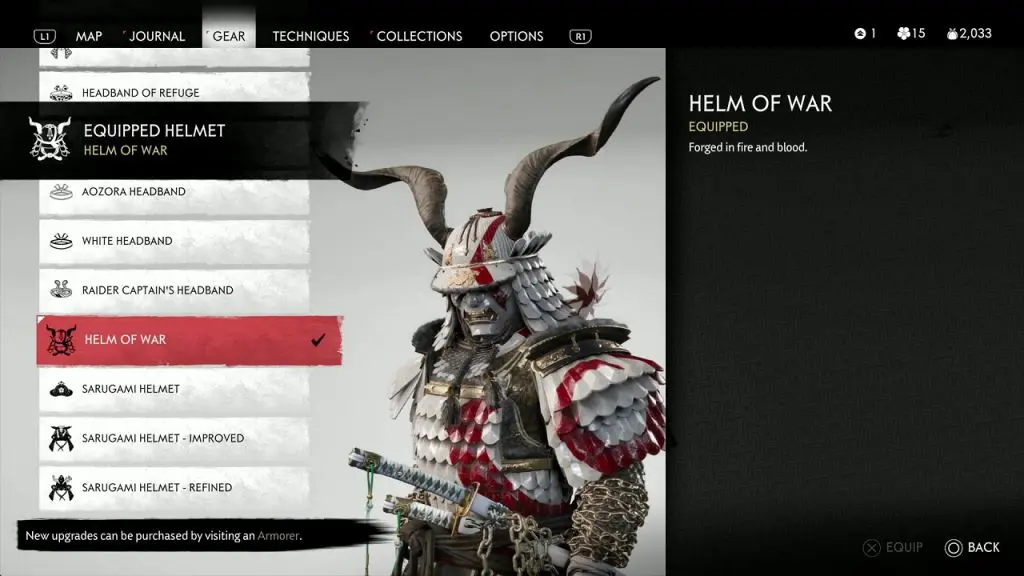Image resolution: width=1024 pixels, height=576 pixels.
Task: Select the Aozora Headband entry
Action: [x=174, y=192]
